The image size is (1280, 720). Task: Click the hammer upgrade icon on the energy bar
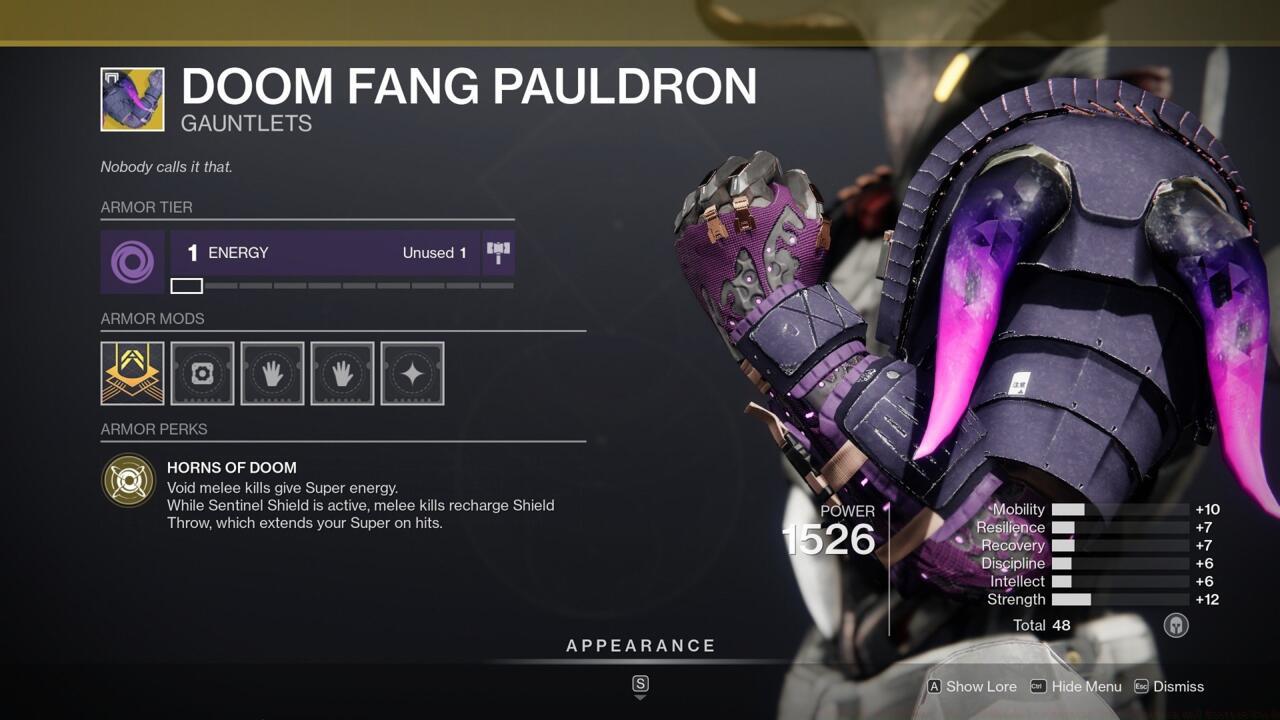coord(499,252)
